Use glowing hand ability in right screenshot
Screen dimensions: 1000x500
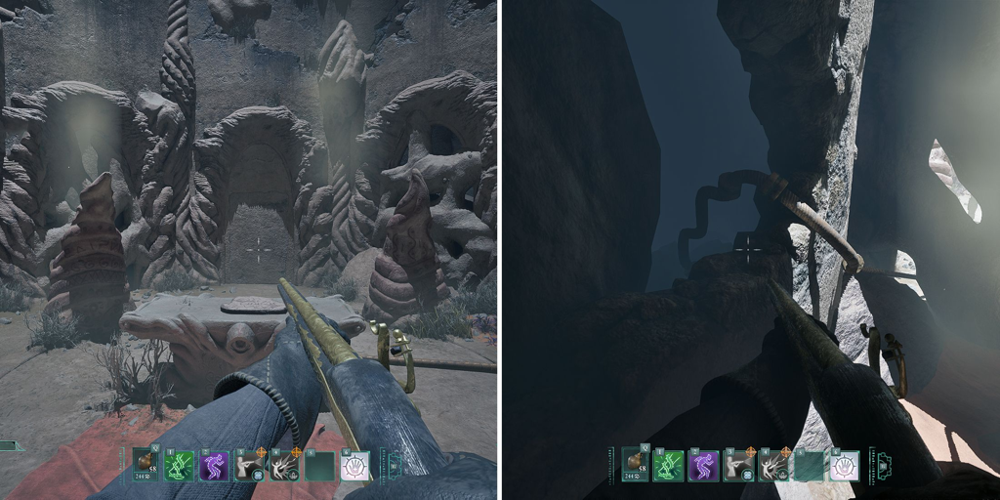coord(844,464)
